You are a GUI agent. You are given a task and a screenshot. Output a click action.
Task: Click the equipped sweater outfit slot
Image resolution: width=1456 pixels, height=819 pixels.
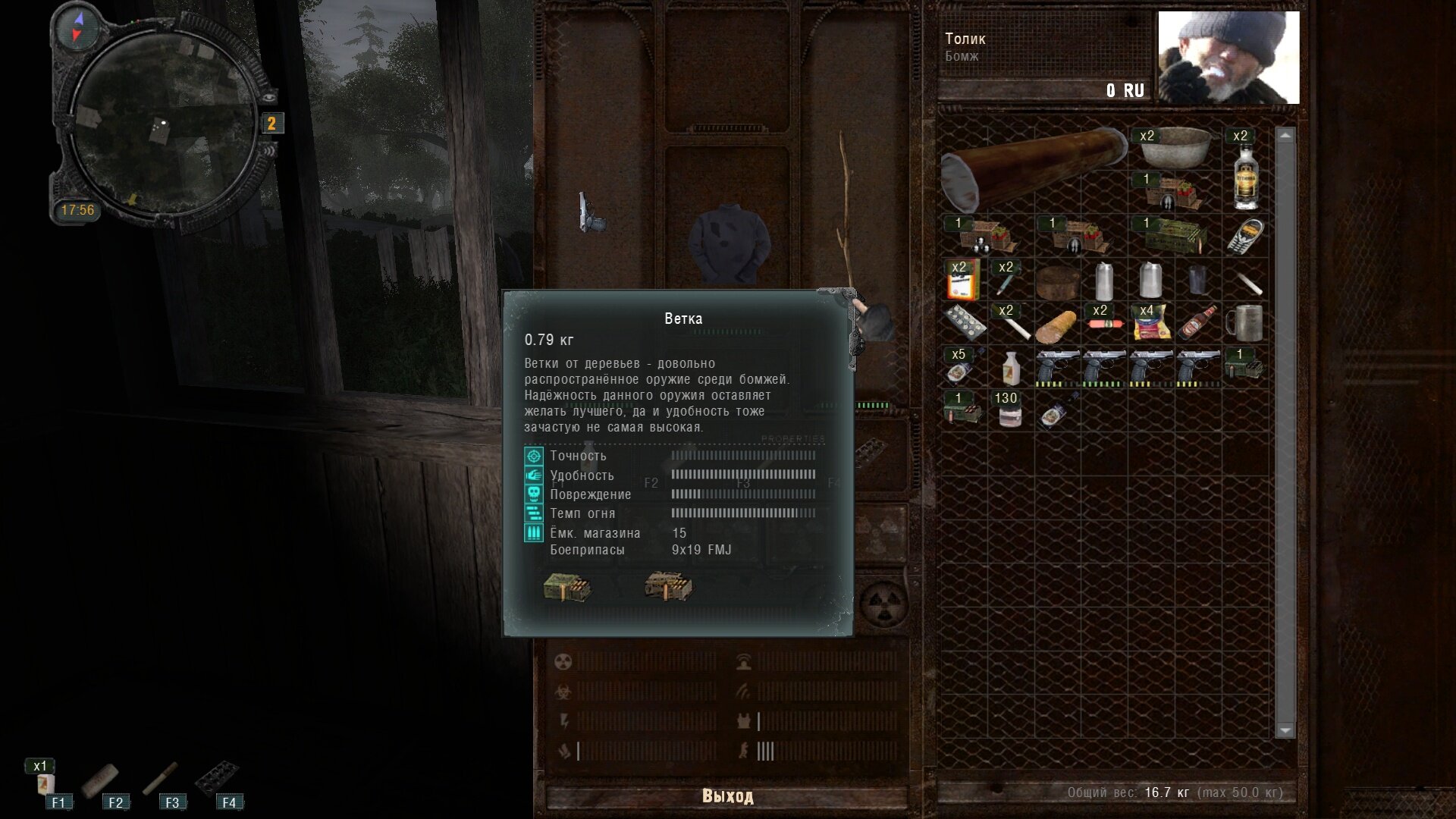pos(729,243)
